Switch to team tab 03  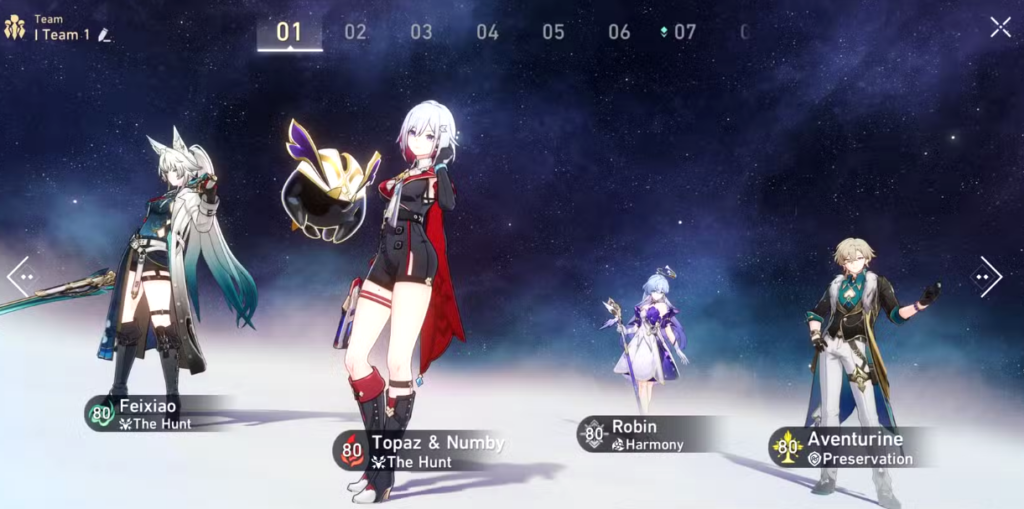point(421,32)
